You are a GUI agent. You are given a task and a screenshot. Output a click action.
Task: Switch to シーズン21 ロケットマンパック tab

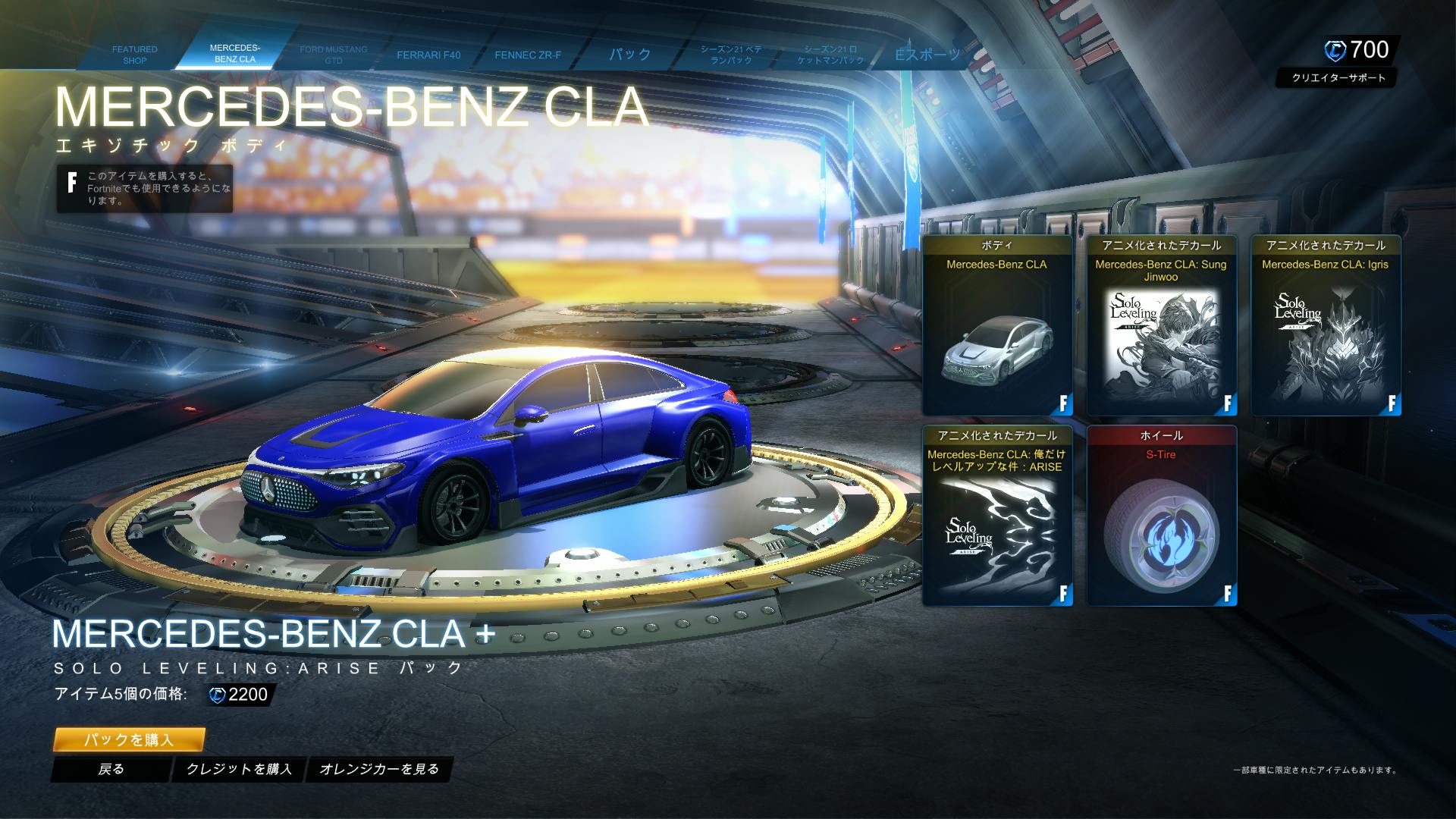tap(830, 55)
